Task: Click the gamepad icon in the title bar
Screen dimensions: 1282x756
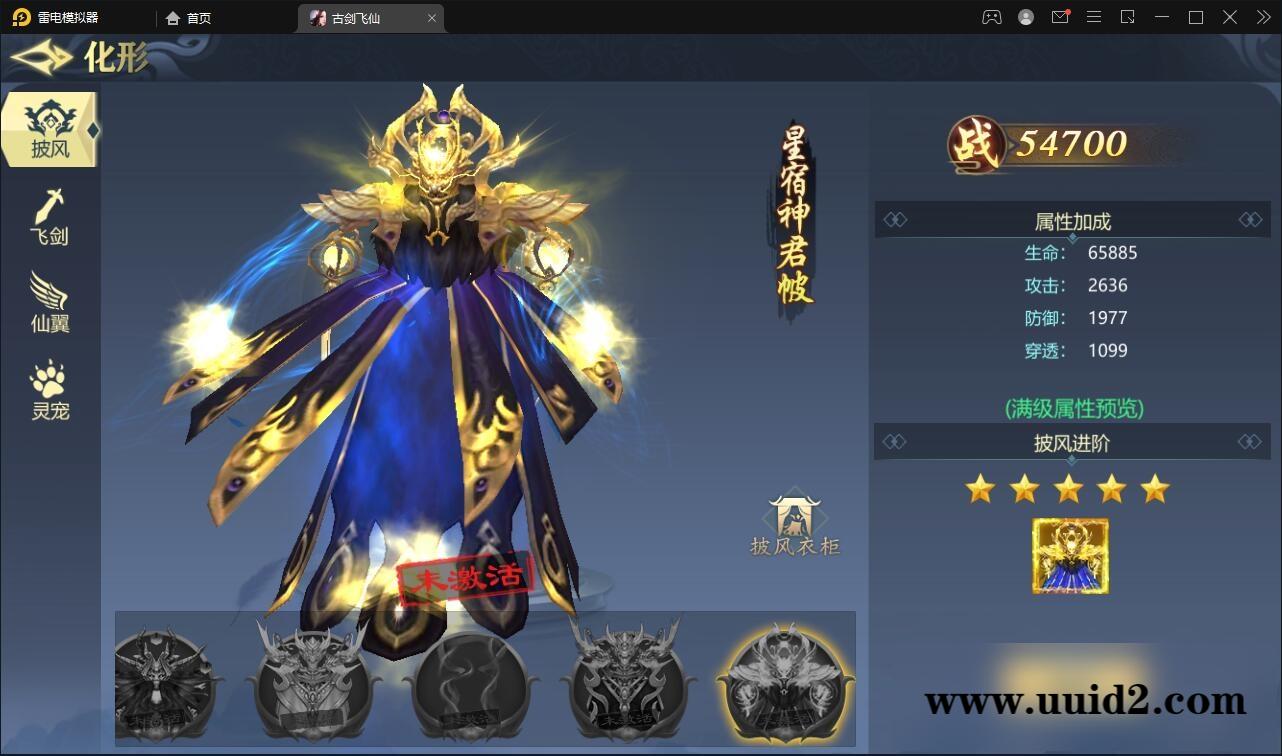Action: [990, 17]
